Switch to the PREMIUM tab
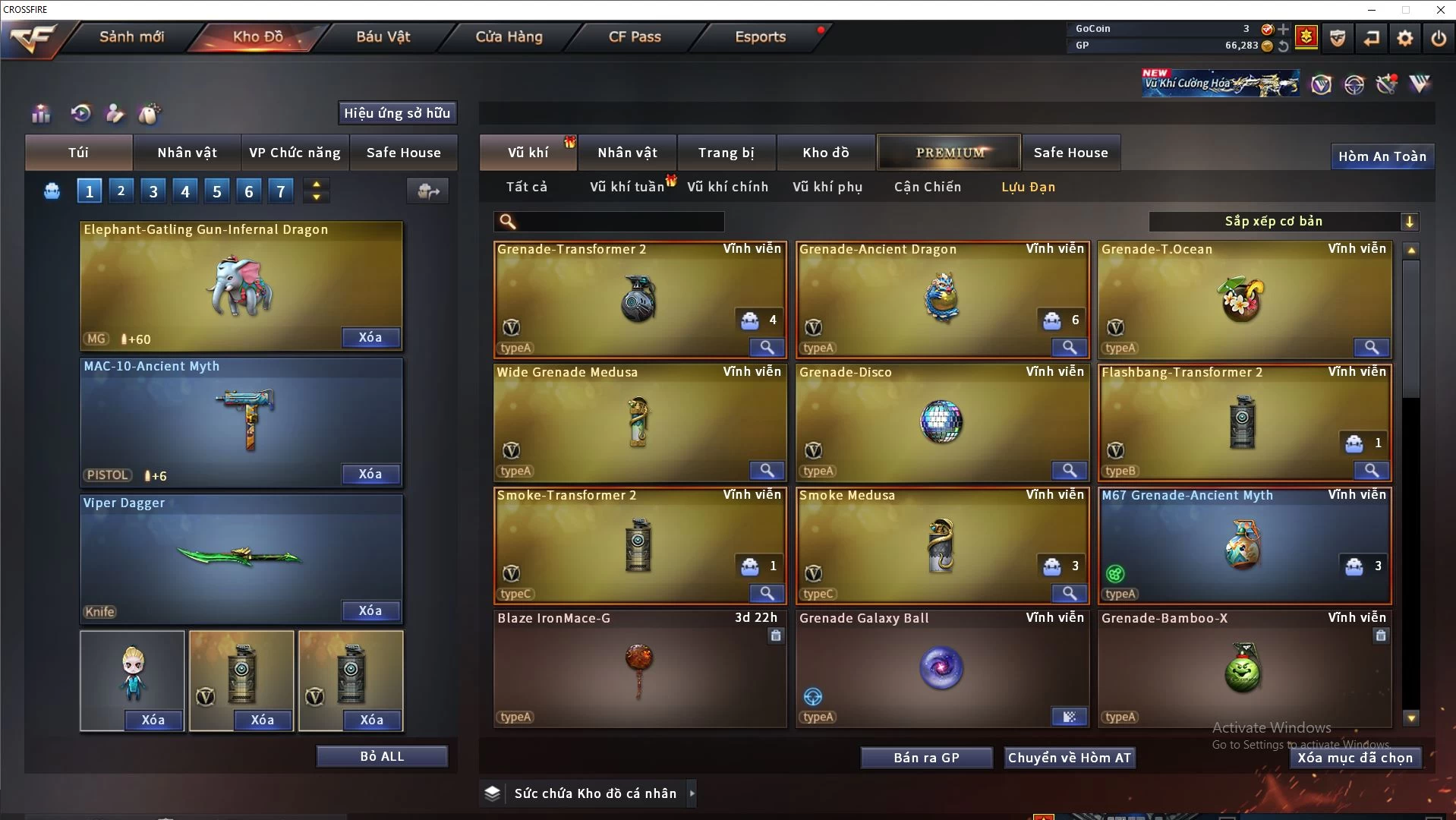The image size is (1456, 820). (950, 153)
